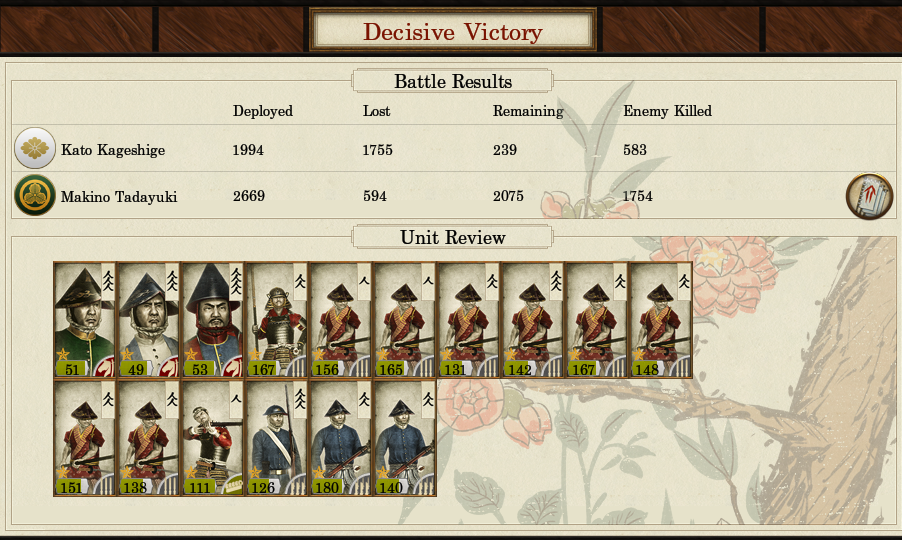Image resolution: width=902 pixels, height=540 pixels.
Task: Select Makino Tadayuki's green clan emblem
Action: (x=35, y=196)
